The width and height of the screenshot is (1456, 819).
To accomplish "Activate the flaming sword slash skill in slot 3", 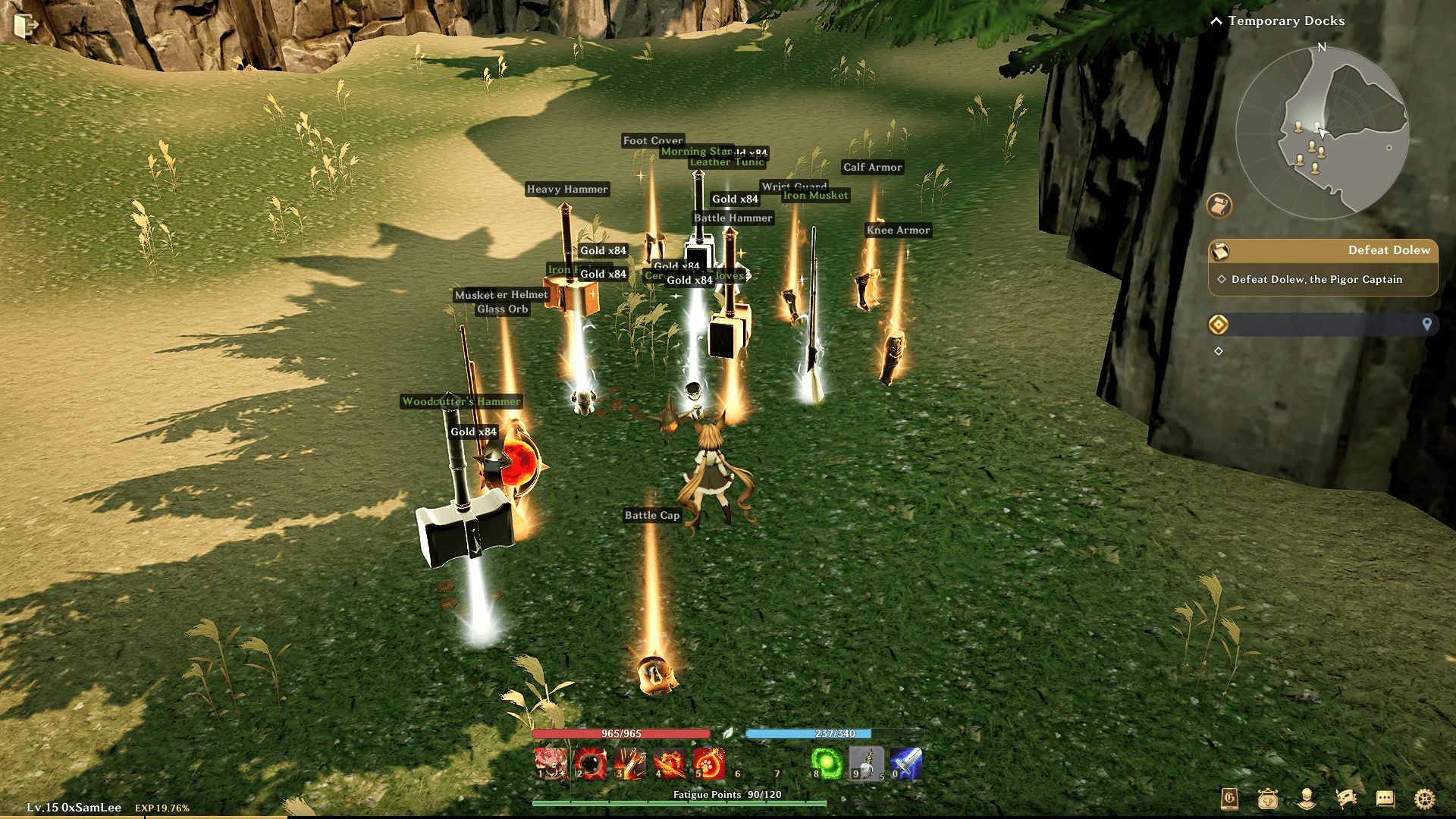I will pos(629,764).
